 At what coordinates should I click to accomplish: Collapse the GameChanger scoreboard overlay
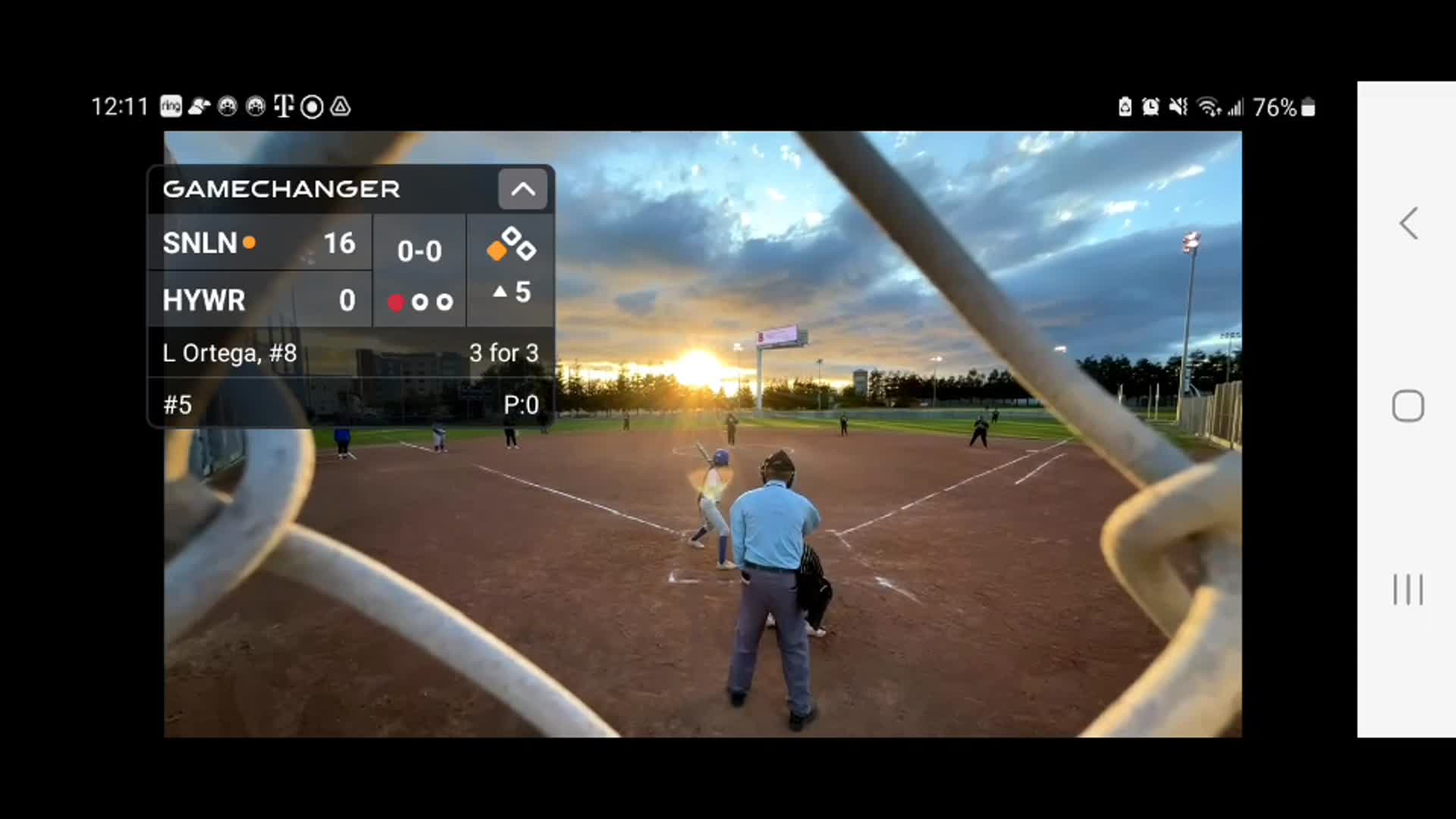coord(522,190)
